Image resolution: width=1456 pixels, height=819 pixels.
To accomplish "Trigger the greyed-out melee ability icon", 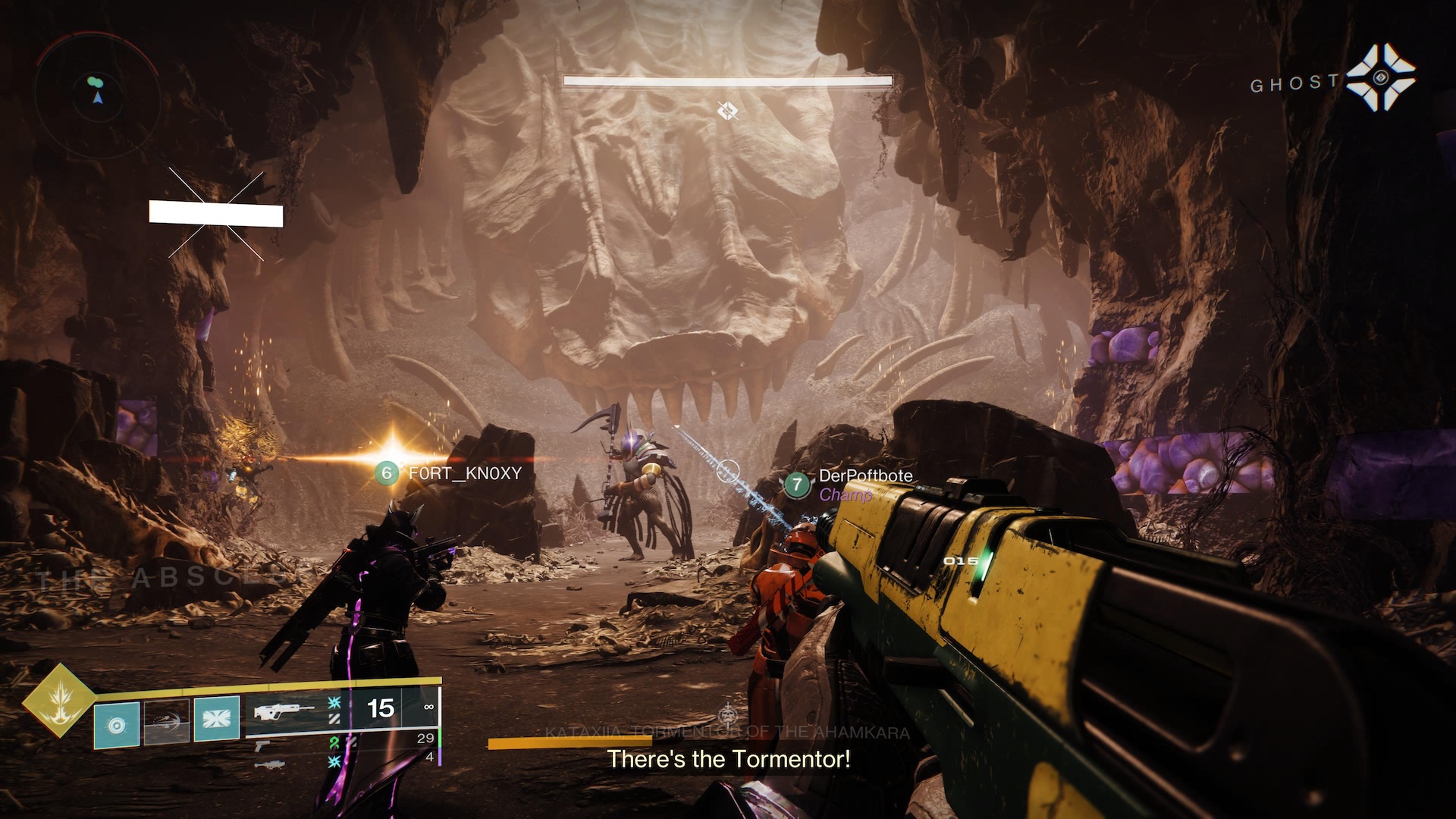I will (167, 722).
